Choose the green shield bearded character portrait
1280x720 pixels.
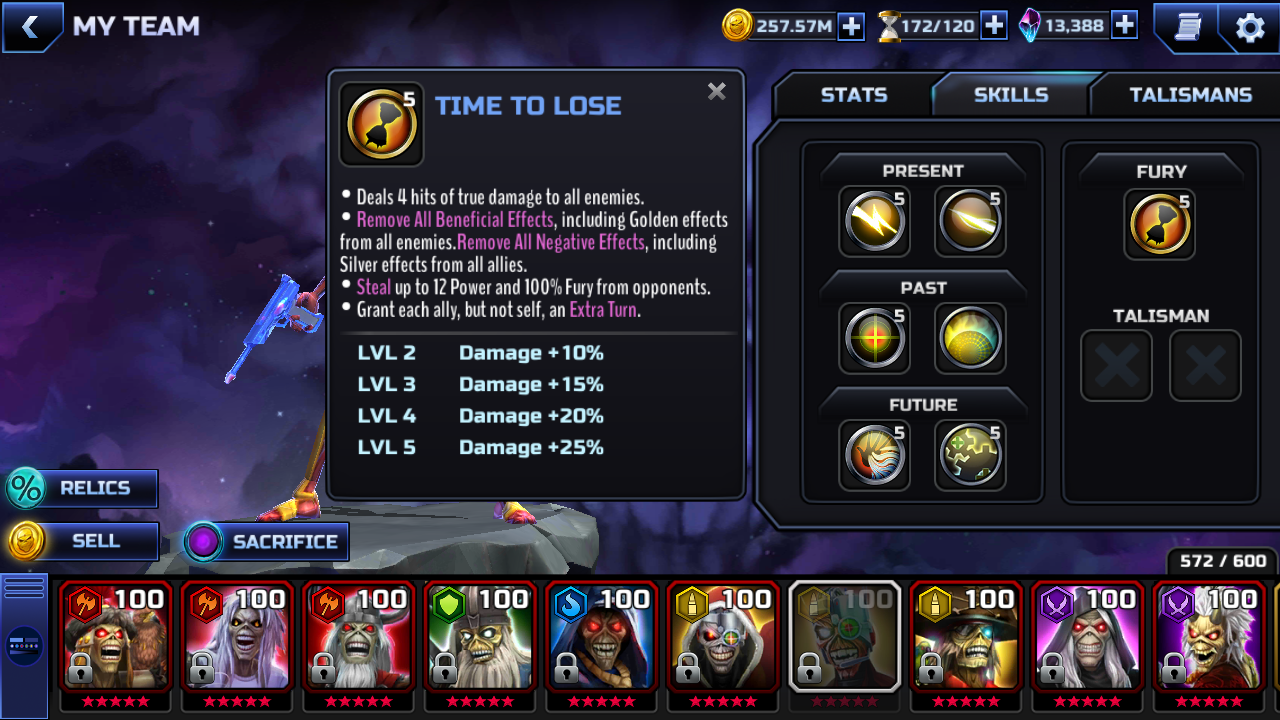pyautogui.click(x=480, y=636)
